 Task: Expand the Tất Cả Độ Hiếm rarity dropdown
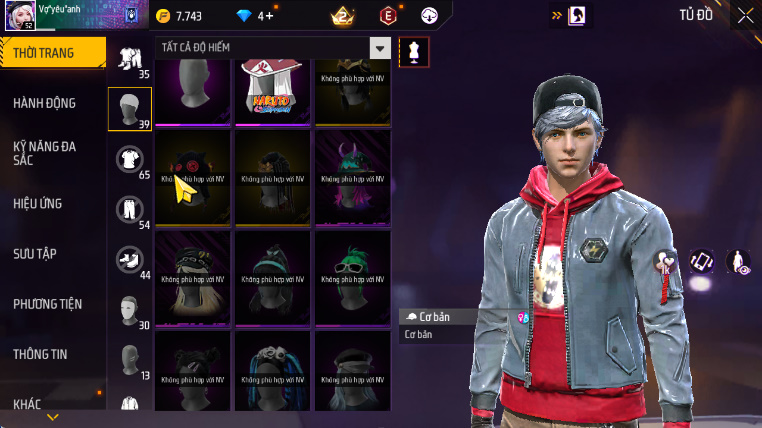pyautogui.click(x=380, y=48)
